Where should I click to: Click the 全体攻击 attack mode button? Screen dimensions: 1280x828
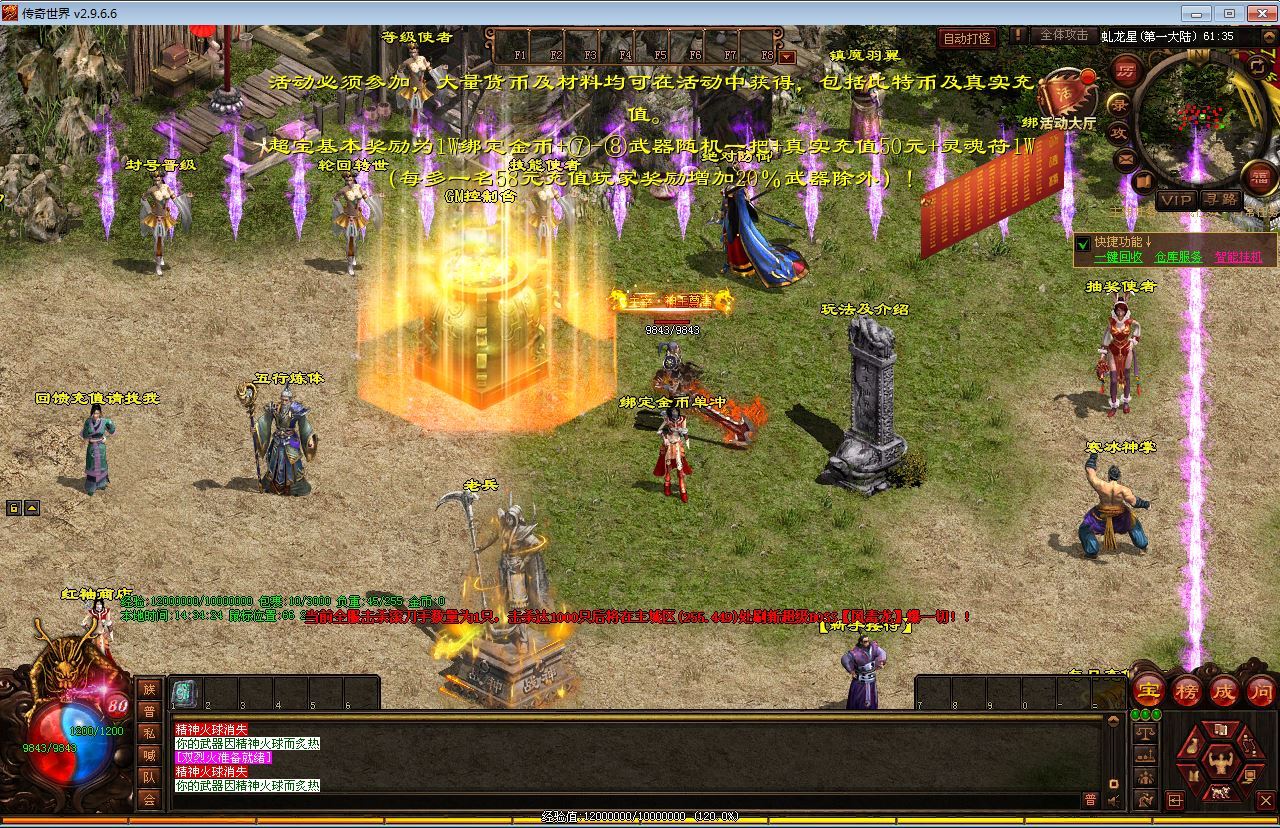(1064, 35)
